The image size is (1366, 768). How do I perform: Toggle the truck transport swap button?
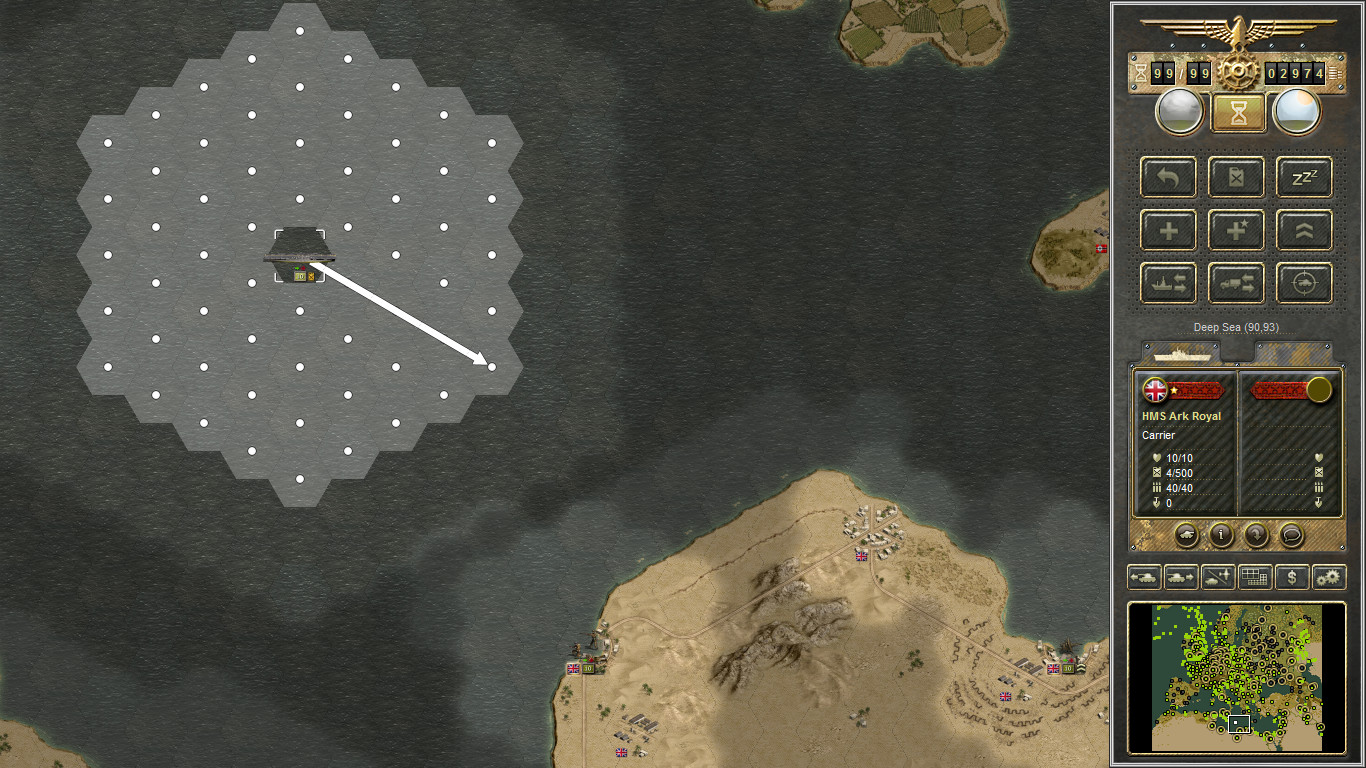click(x=1236, y=284)
